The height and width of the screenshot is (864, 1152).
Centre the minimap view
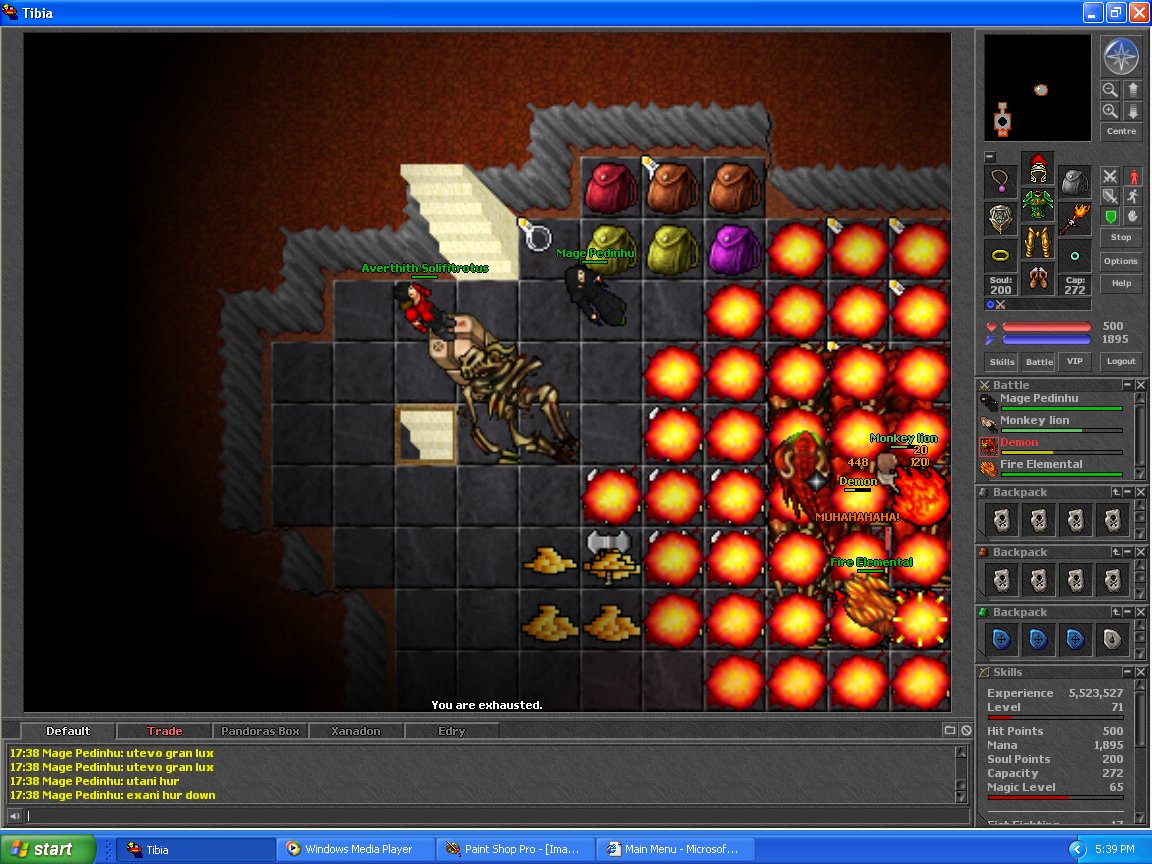point(1121,132)
